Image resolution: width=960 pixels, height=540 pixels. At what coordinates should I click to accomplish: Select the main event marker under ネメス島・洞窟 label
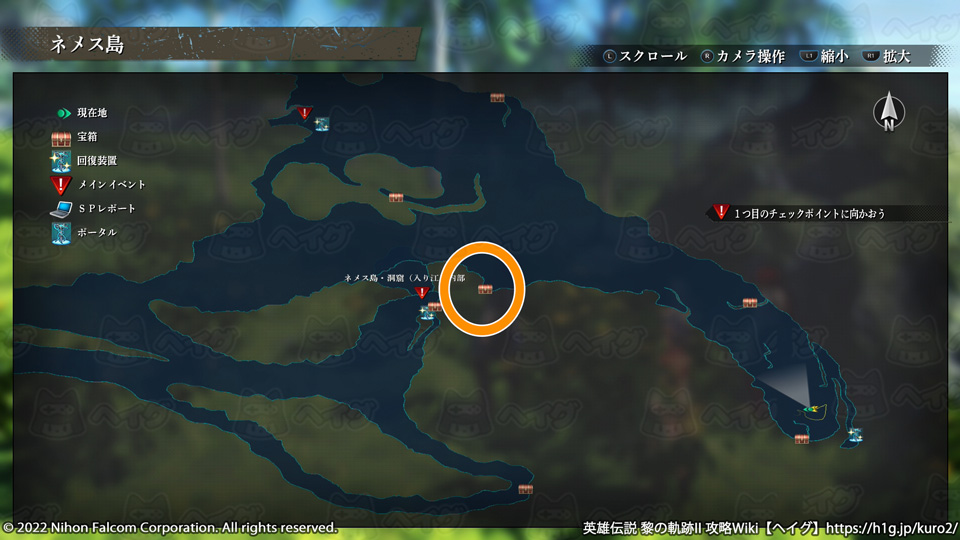click(422, 293)
